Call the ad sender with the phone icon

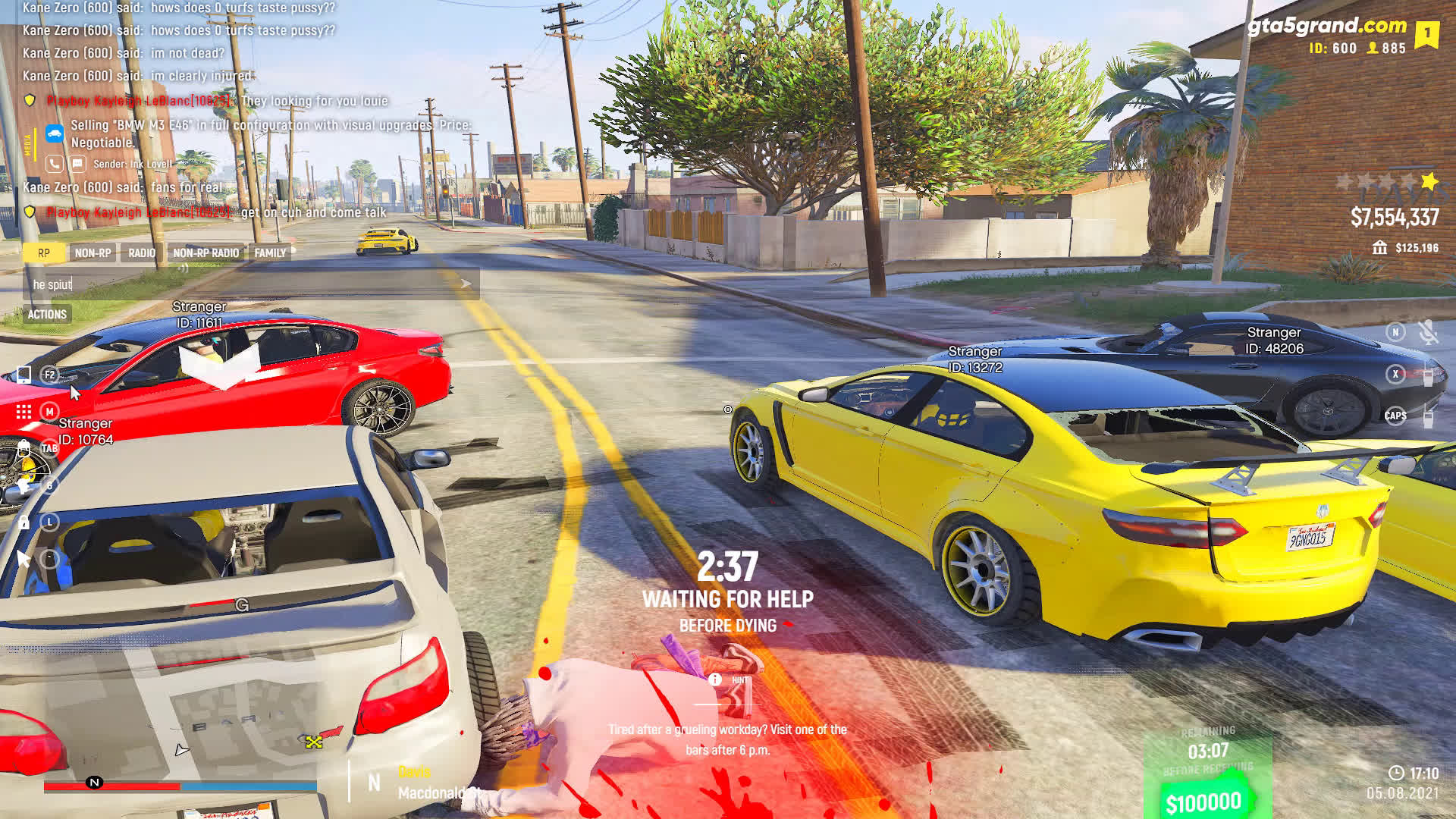(x=54, y=164)
